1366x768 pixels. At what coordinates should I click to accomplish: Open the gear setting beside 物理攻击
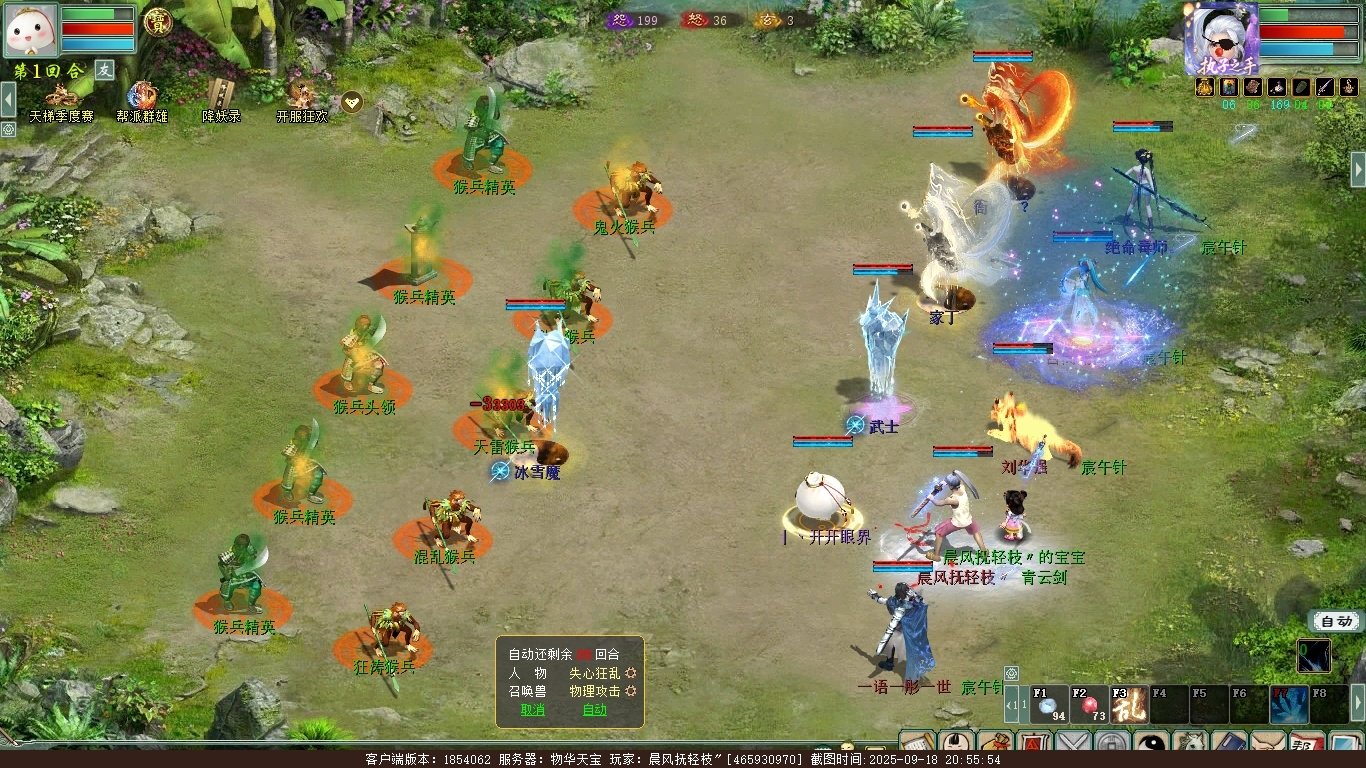click(631, 691)
